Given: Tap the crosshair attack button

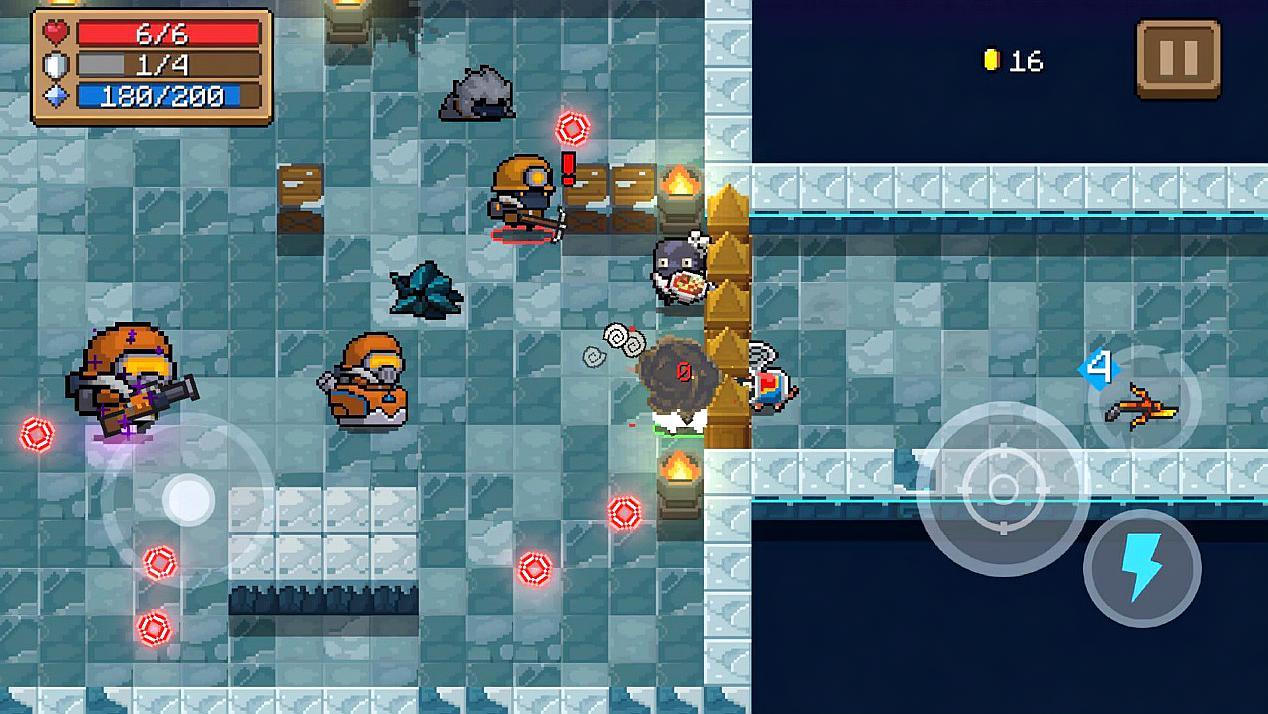Looking at the screenshot, I should (x=1001, y=488).
